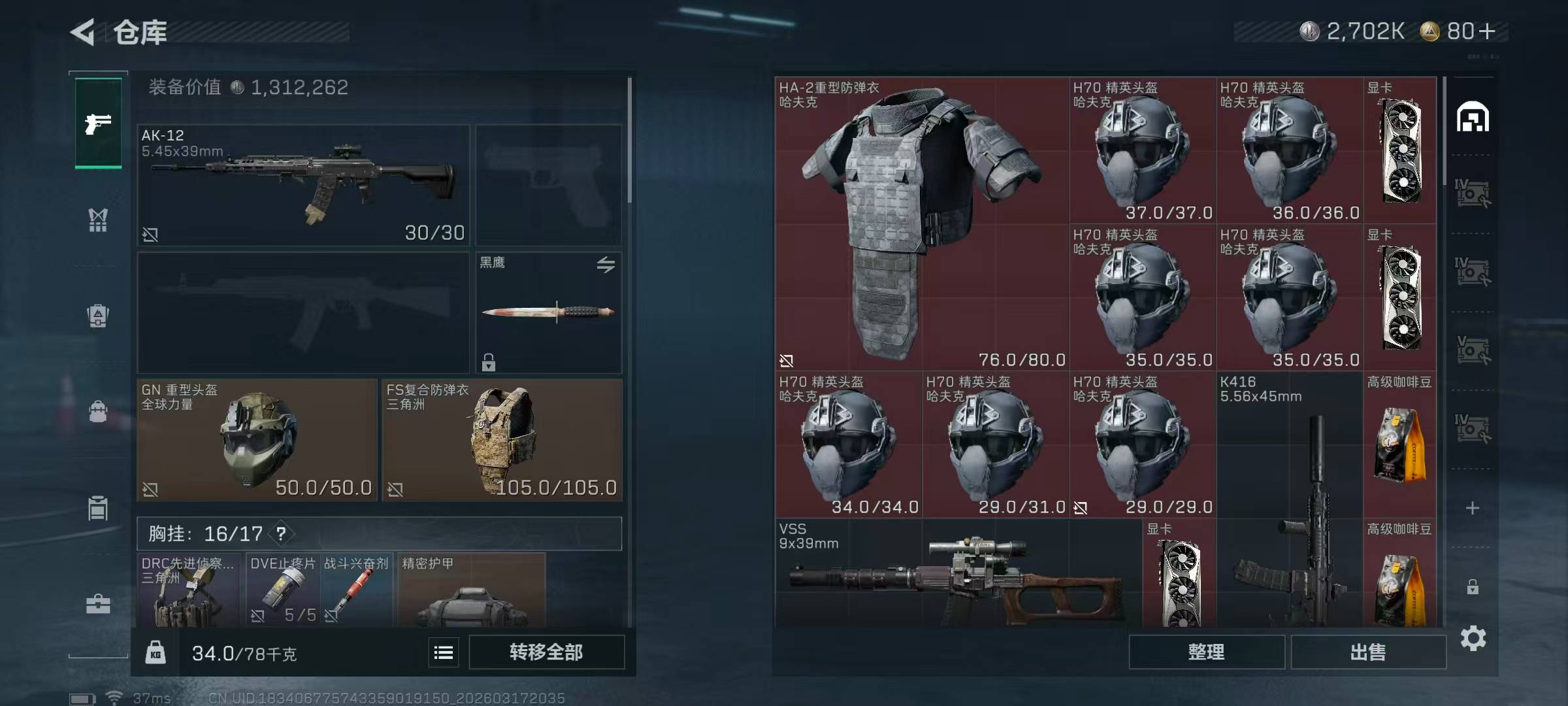Image resolution: width=1568 pixels, height=706 pixels.
Task: Select the VSS sniper rifle in stash
Action: [958, 575]
